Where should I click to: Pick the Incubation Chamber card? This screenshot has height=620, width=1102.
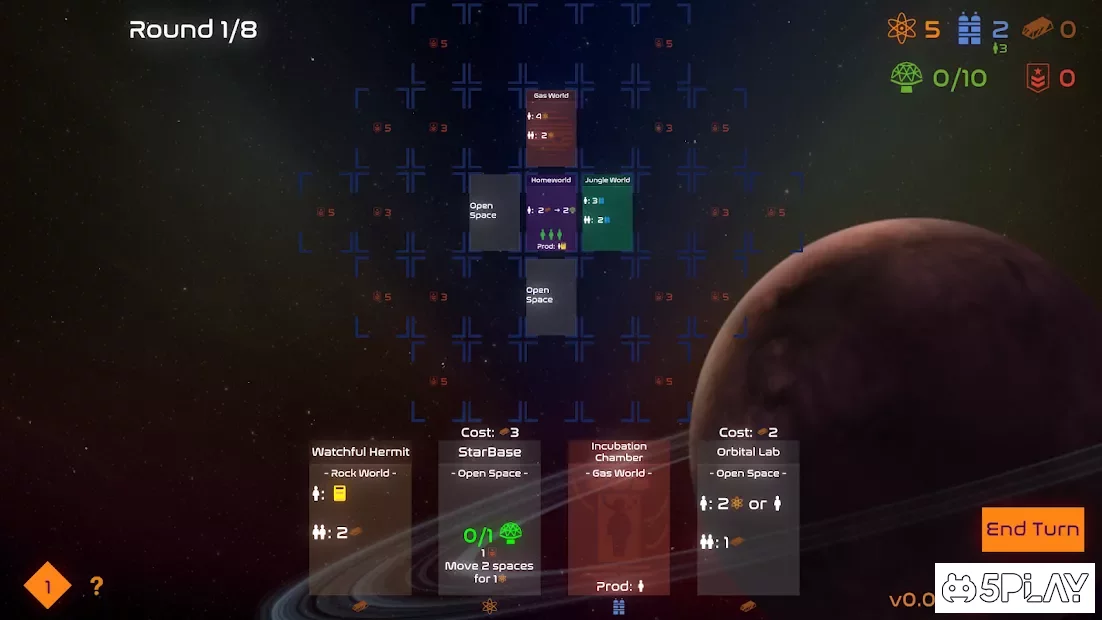tap(619, 518)
